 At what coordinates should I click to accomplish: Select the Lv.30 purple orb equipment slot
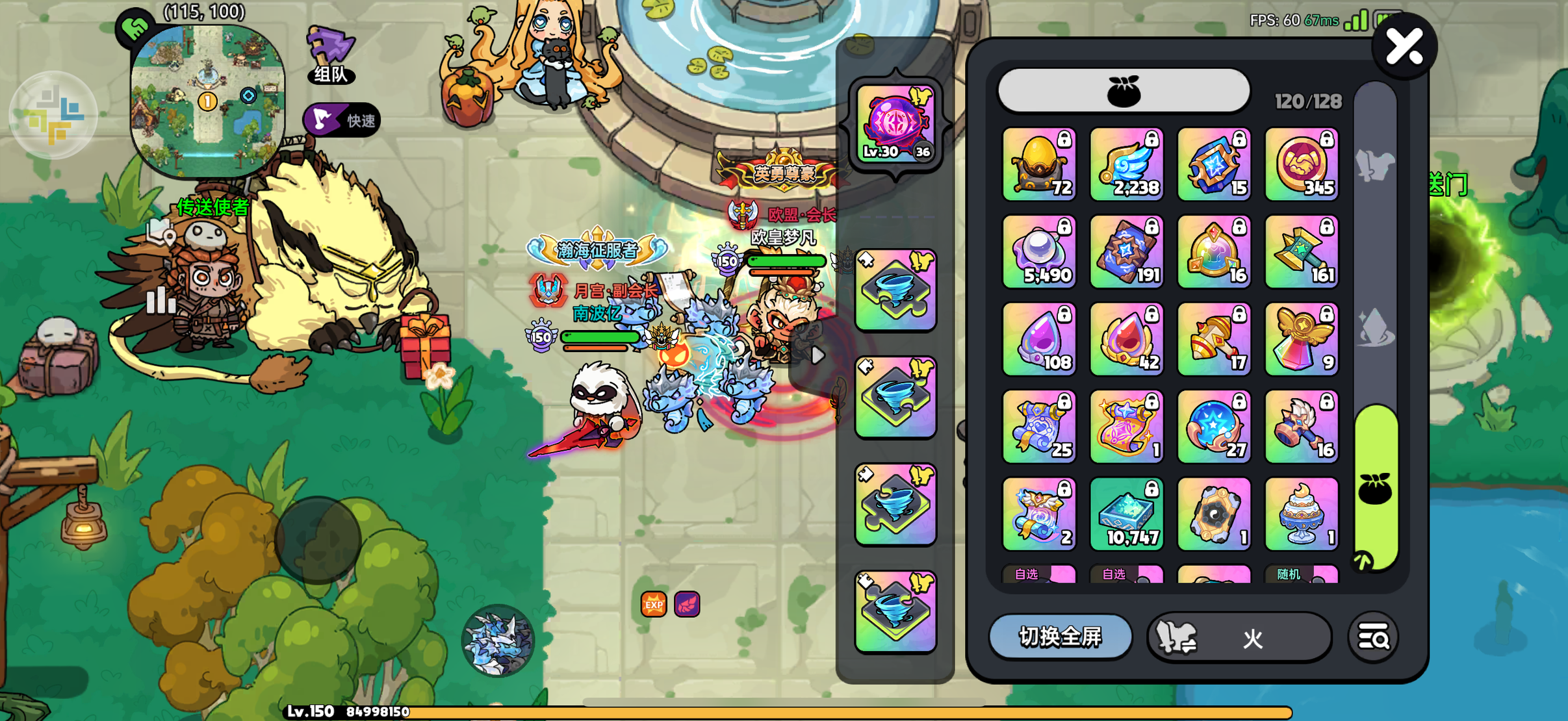895,123
